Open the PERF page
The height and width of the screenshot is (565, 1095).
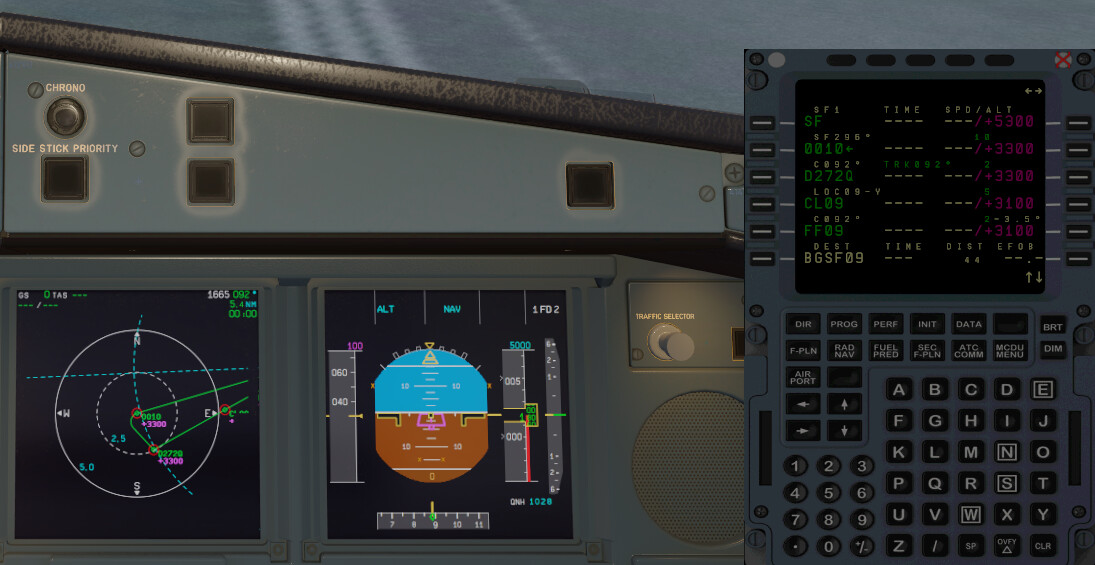pos(886,324)
